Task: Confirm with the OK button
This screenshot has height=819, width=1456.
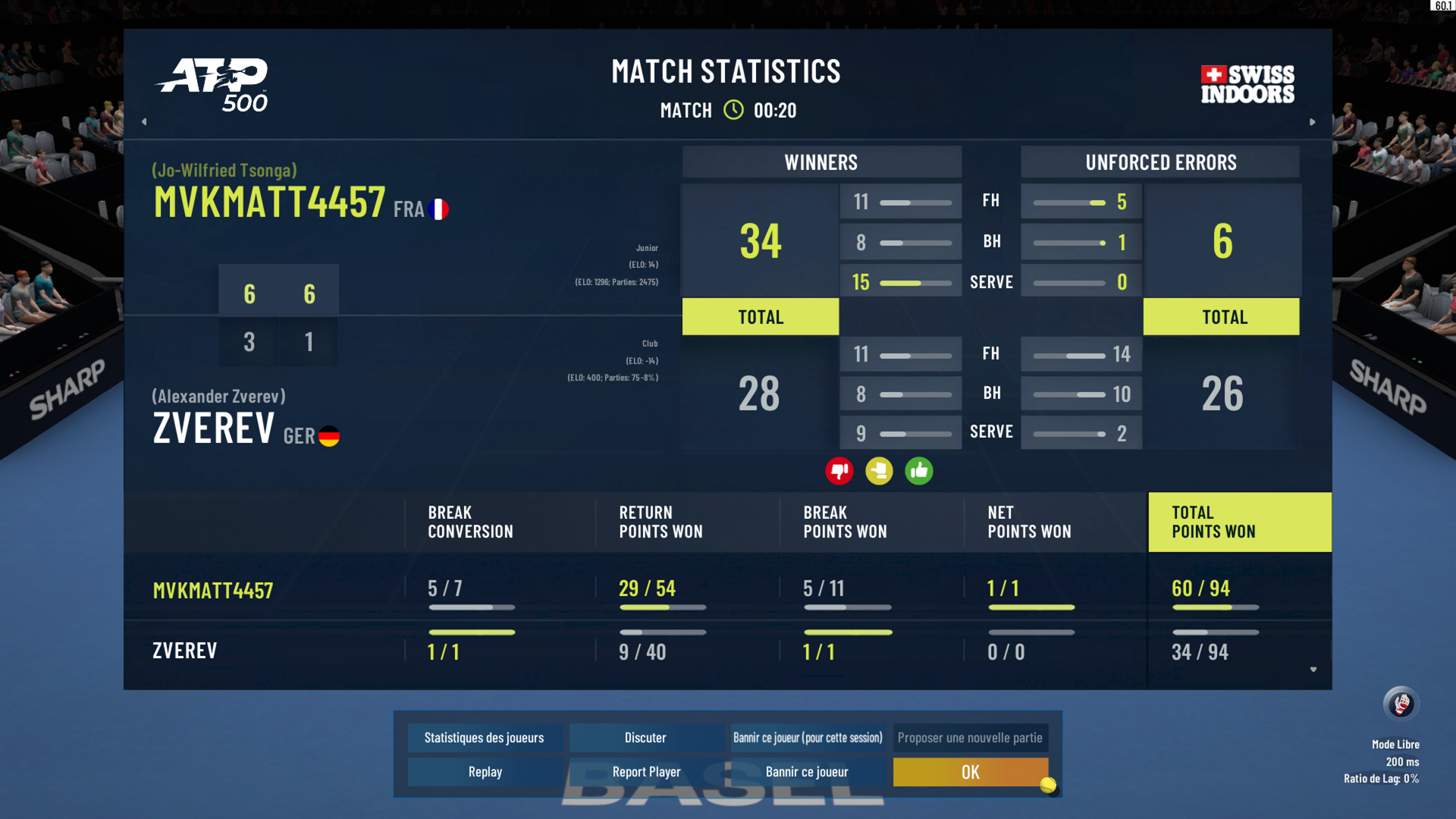Action: [970, 772]
